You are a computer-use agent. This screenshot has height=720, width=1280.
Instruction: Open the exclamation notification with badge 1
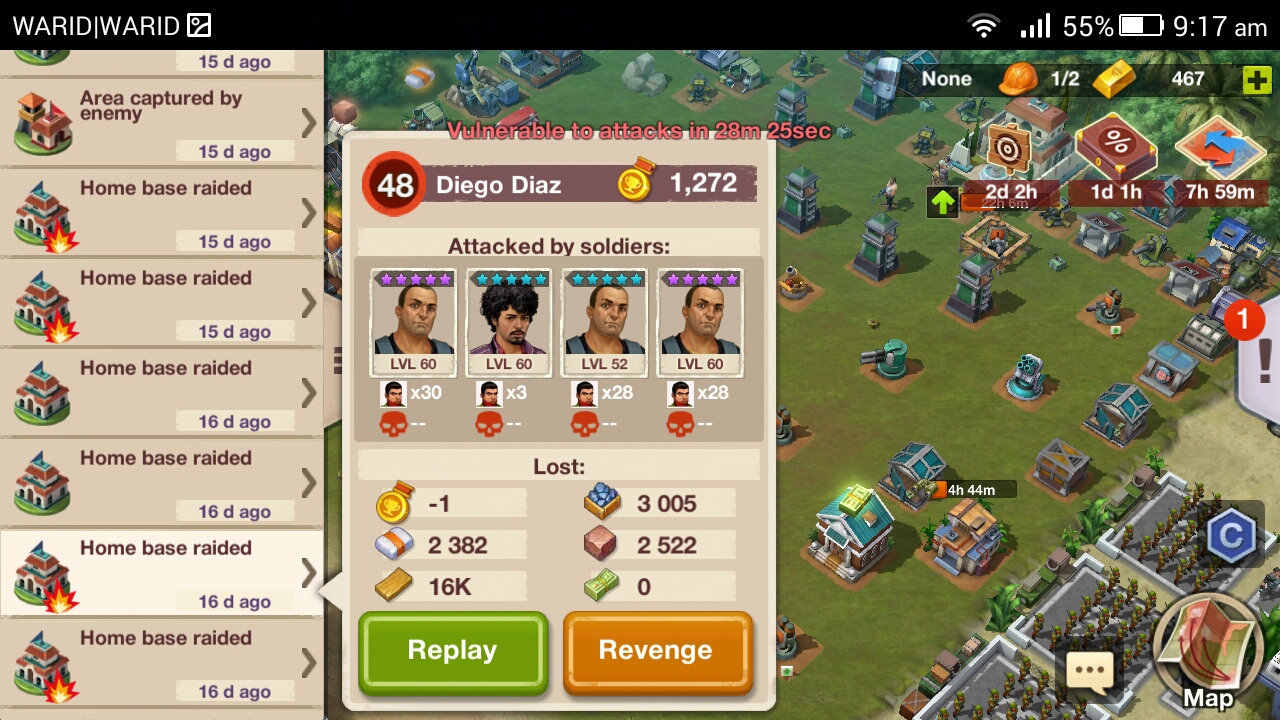tap(1260, 355)
